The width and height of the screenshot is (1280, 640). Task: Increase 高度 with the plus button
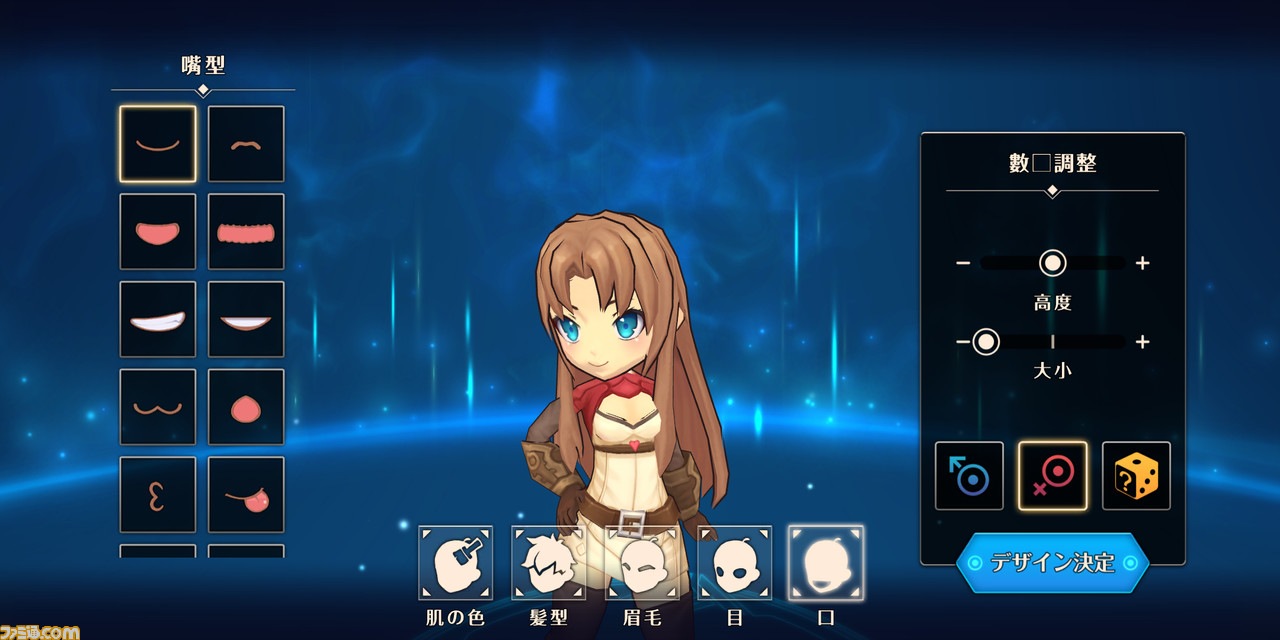[1143, 263]
